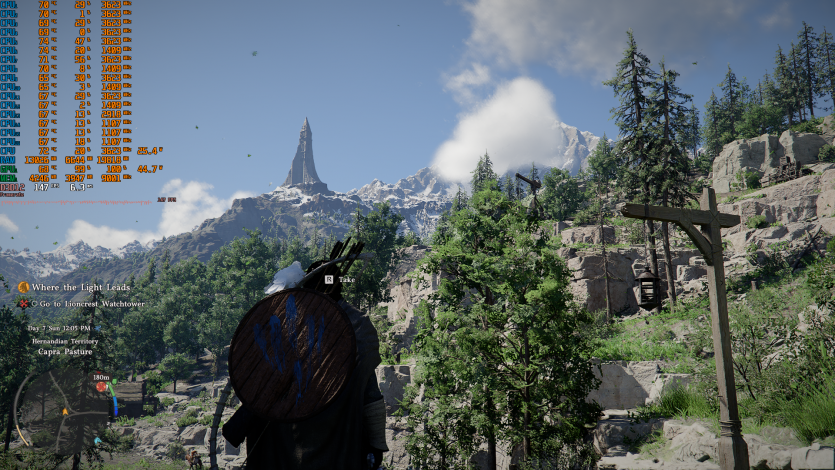The height and width of the screenshot is (470, 835).
Task: Click the Go to Lioncrest Watchtower objective
Action: [x=88, y=303]
